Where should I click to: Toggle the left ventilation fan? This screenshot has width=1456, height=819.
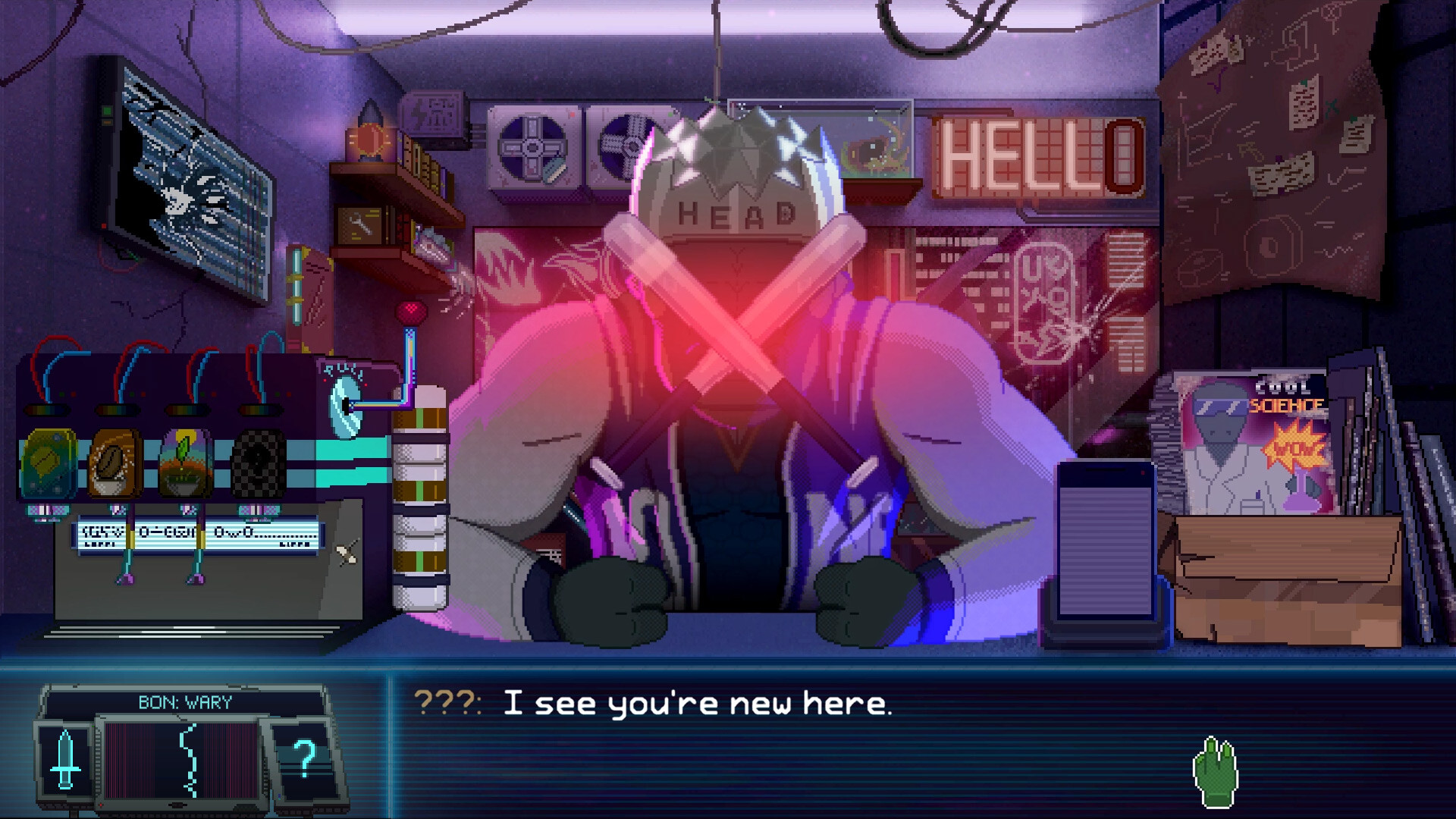coord(533,148)
